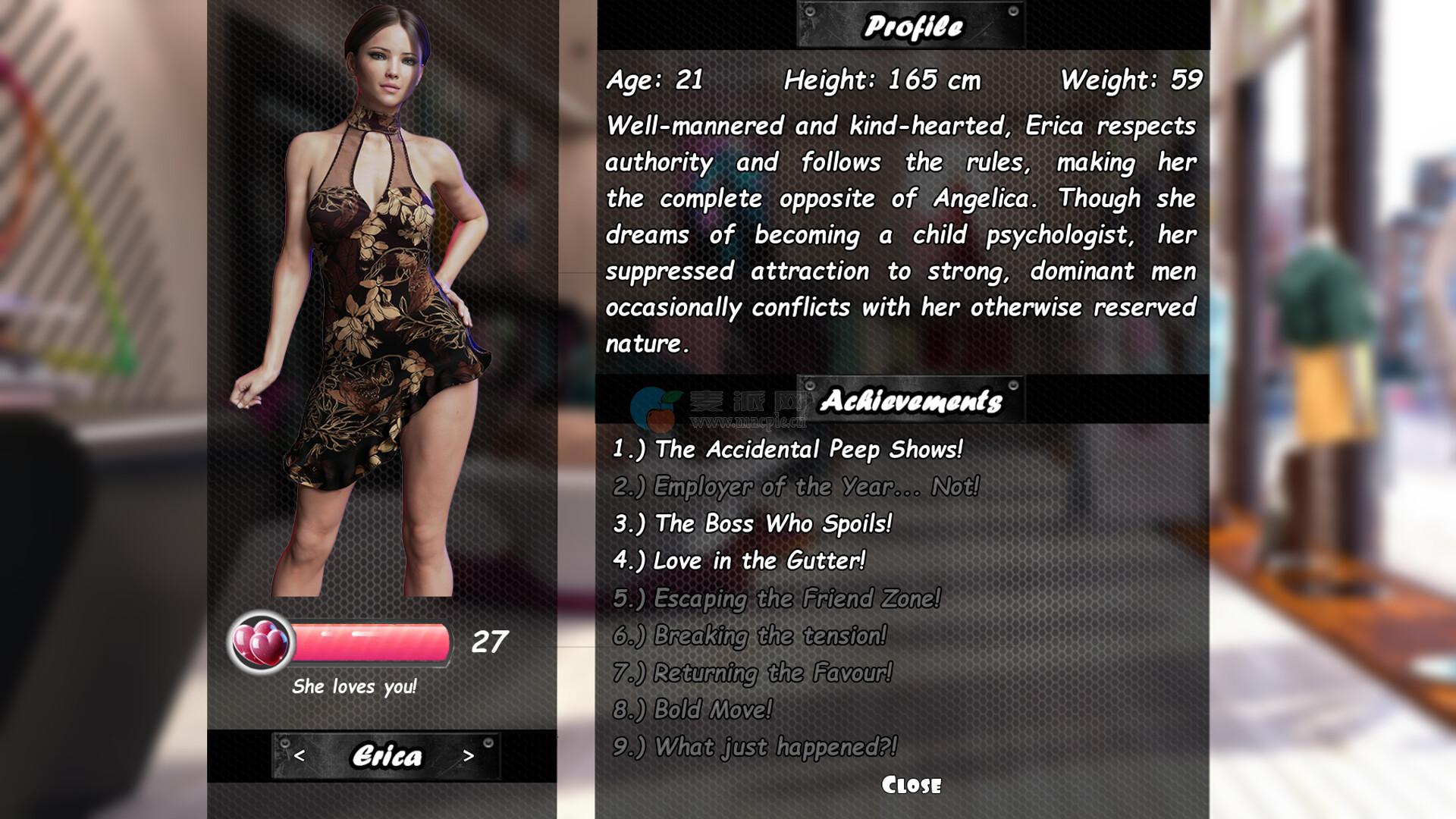Select achievement The Accidental Peep Shows!
The height and width of the screenshot is (819, 1456).
[x=787, y=449]
